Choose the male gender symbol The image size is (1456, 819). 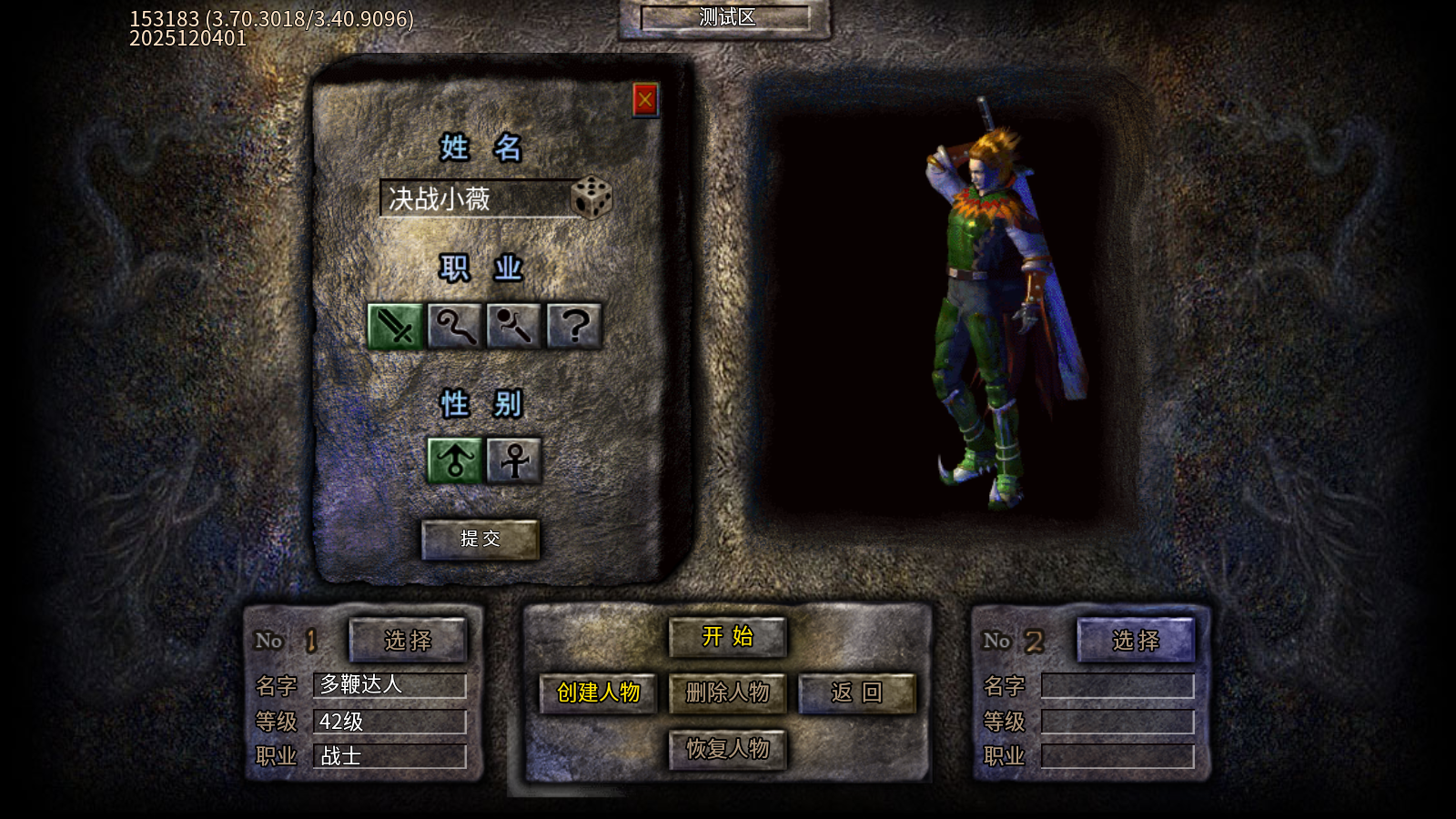(455, 460)
